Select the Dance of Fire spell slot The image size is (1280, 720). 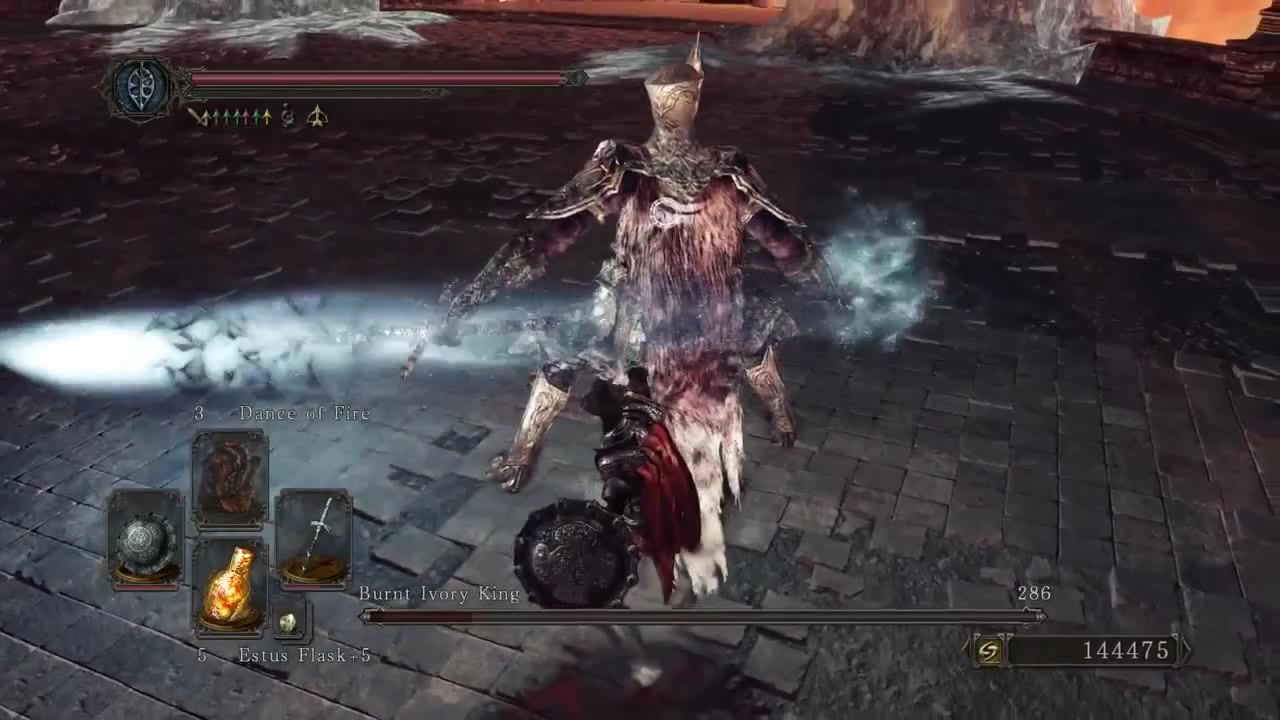pyautogui.click(x=229, y=479)
